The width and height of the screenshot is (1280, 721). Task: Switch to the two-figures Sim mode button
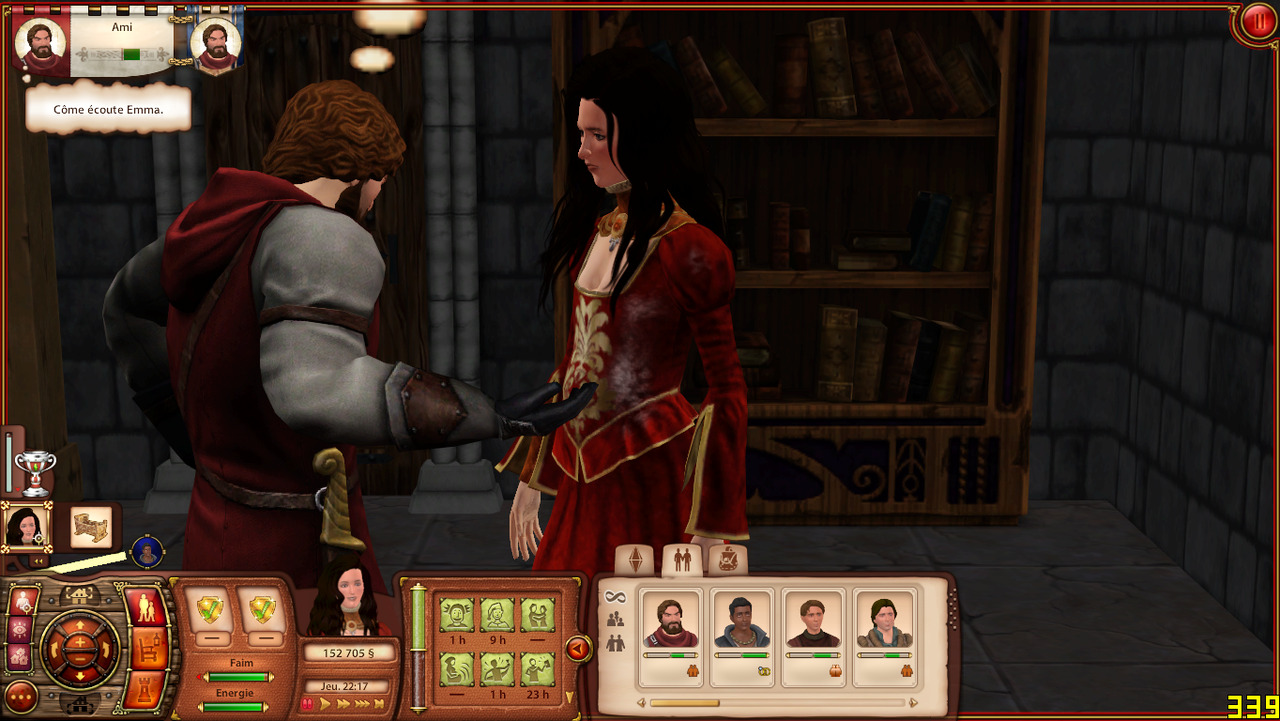145,608
